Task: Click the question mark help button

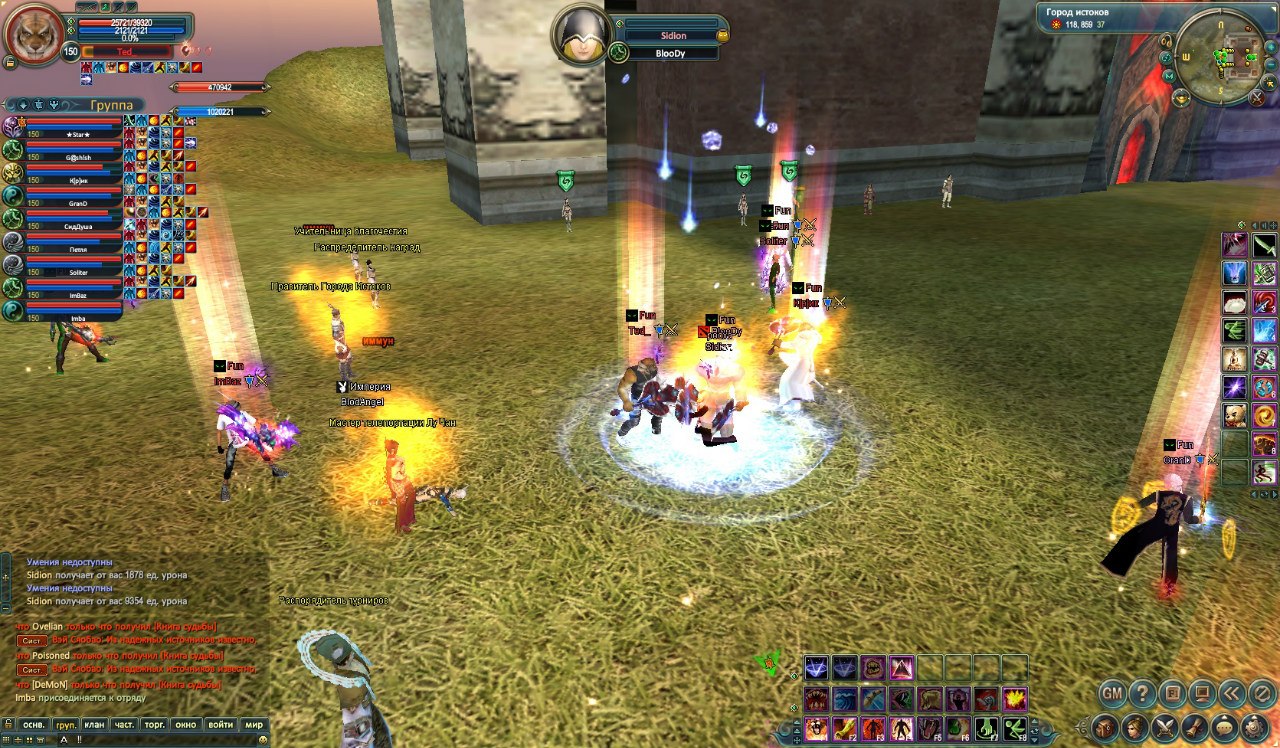Action: tap(1143, 692)
